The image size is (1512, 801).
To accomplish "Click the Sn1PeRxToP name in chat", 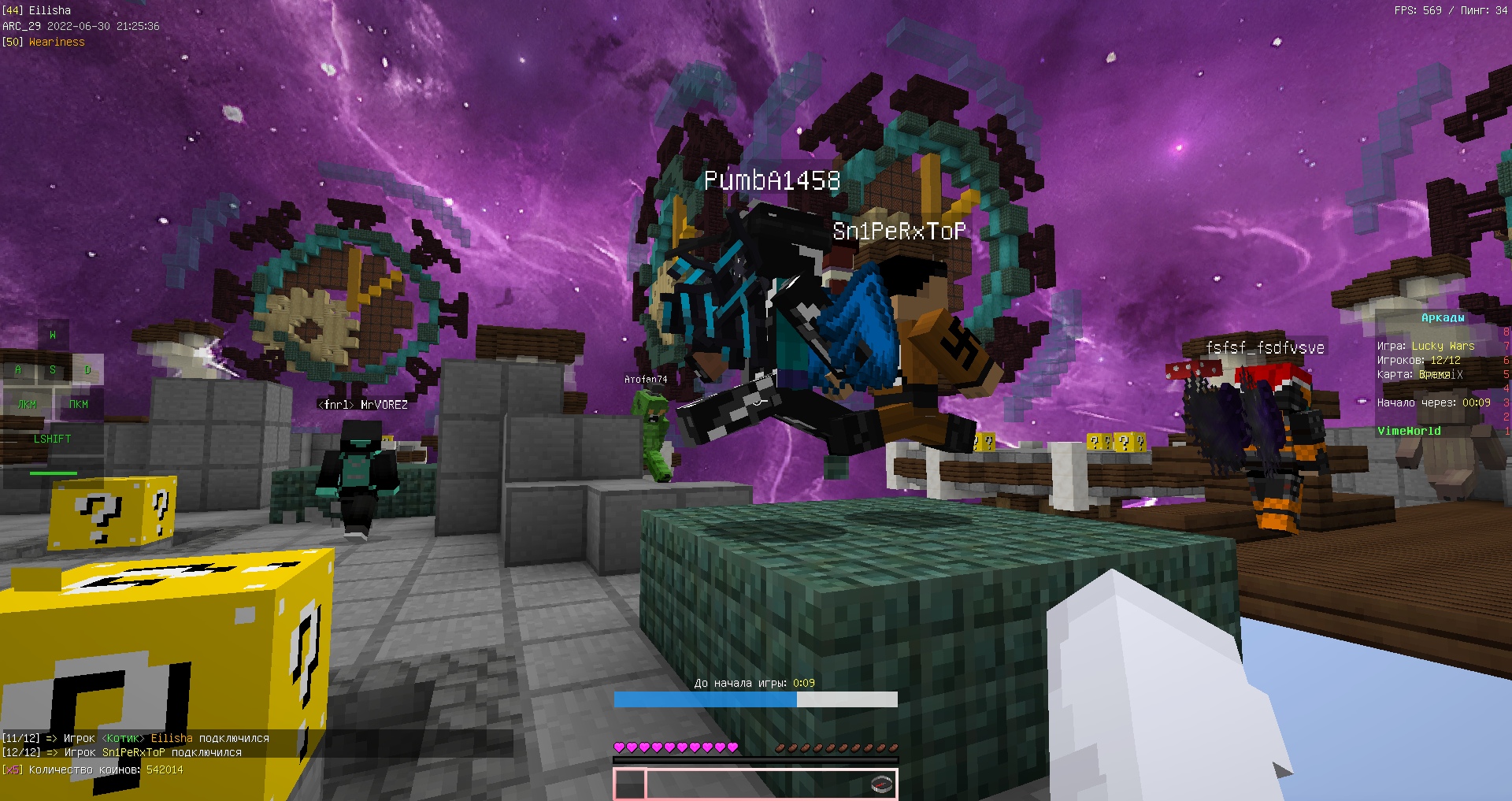I will click(132, 752).
